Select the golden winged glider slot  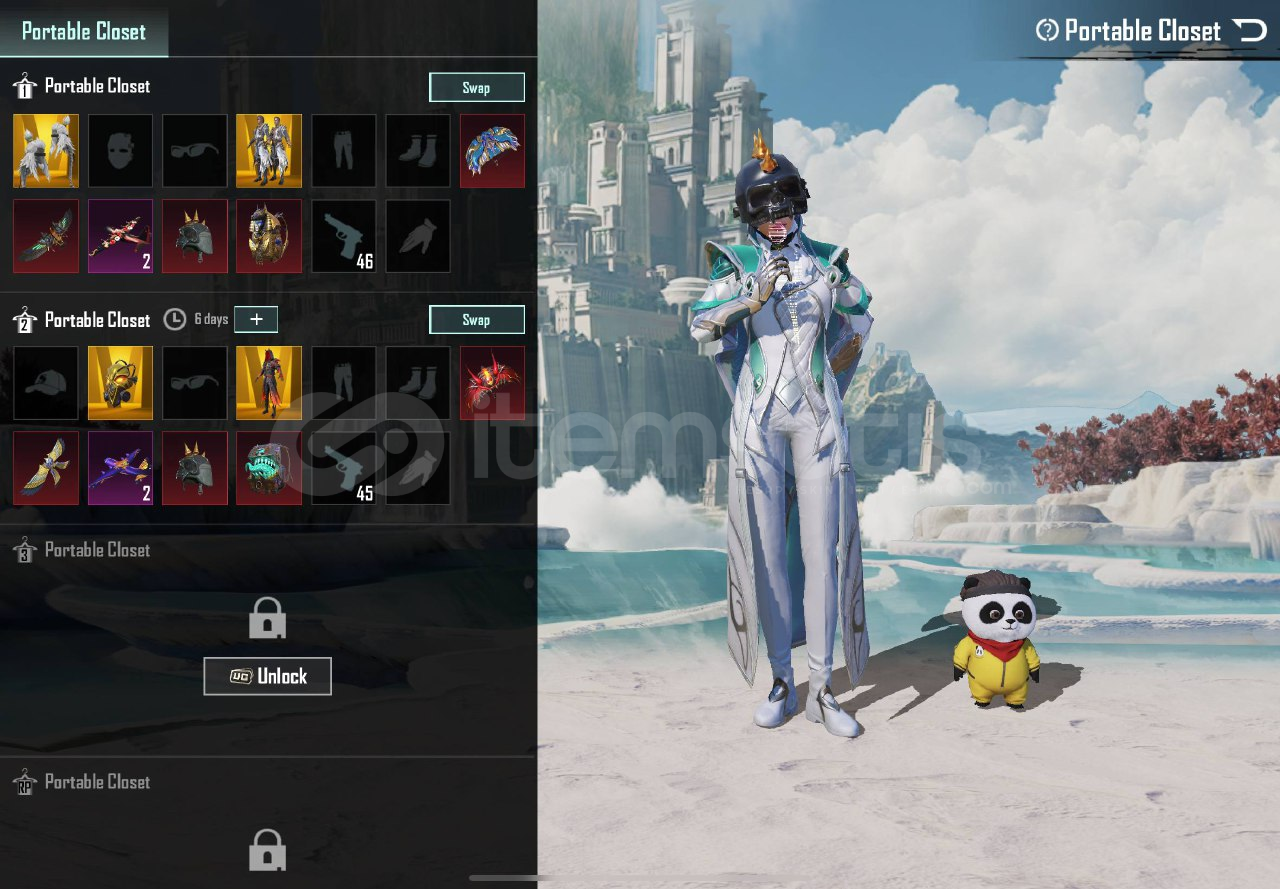coord(46,468)
